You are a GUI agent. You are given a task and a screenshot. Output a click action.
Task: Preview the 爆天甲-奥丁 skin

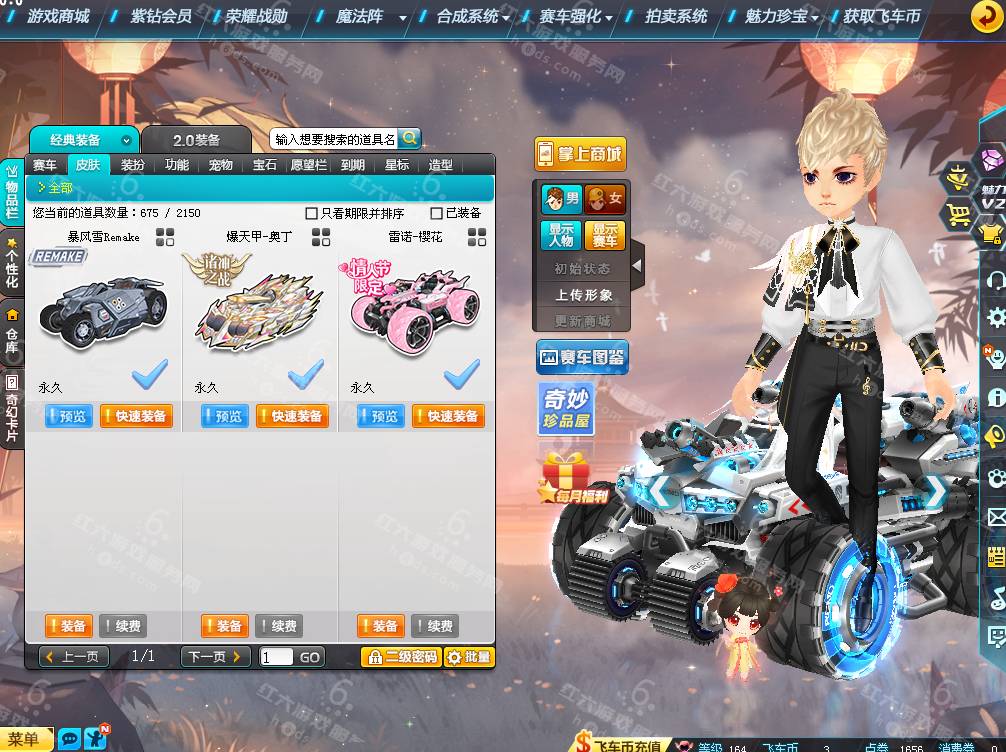(x=224, y=416)
